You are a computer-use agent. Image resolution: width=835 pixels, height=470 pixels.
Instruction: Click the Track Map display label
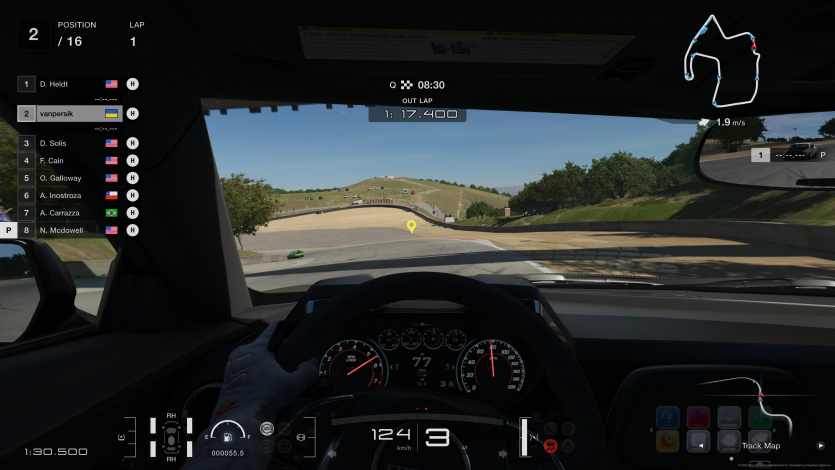click(x=760, y=446)
